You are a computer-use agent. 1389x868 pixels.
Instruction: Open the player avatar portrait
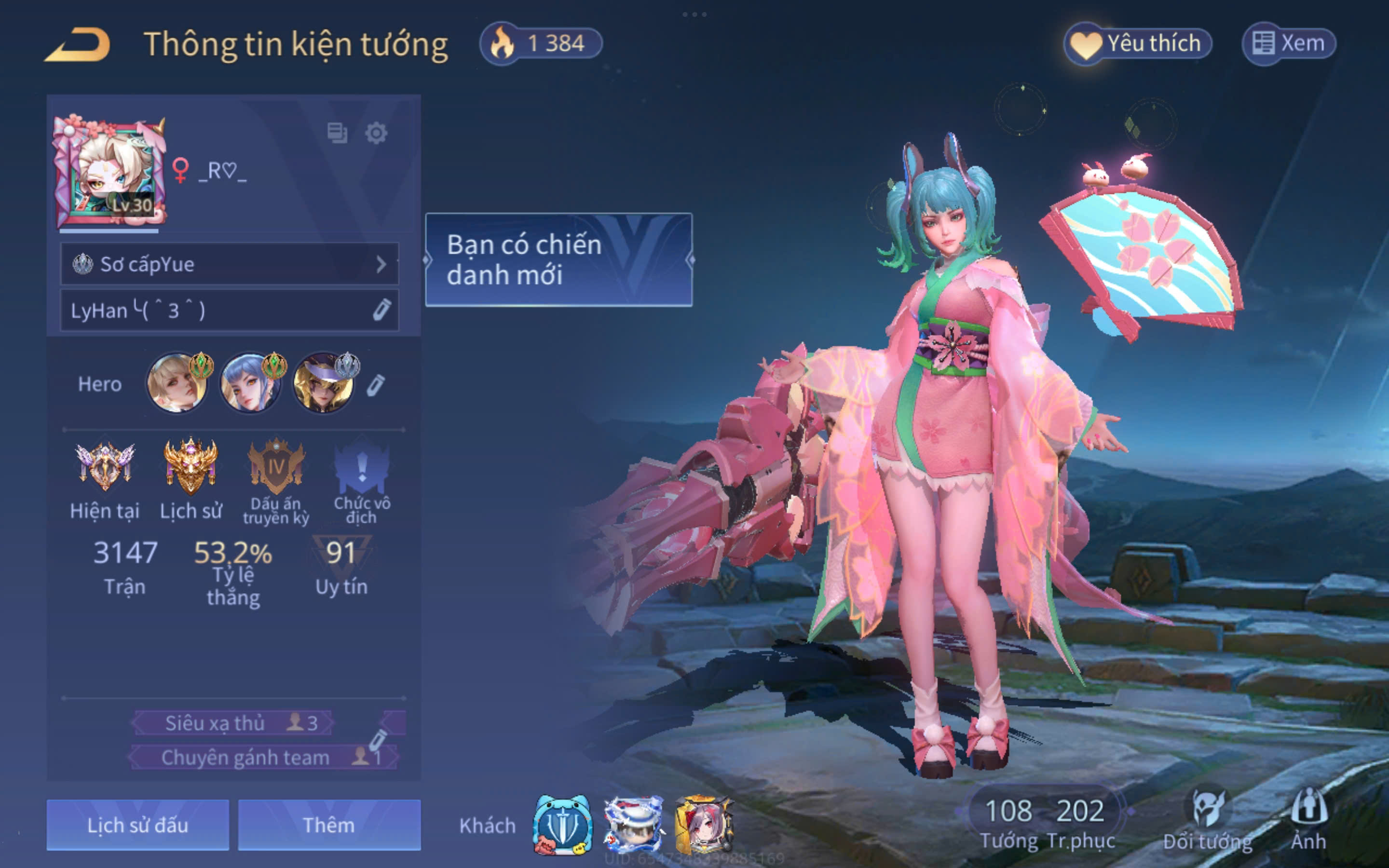click(110, 172)
